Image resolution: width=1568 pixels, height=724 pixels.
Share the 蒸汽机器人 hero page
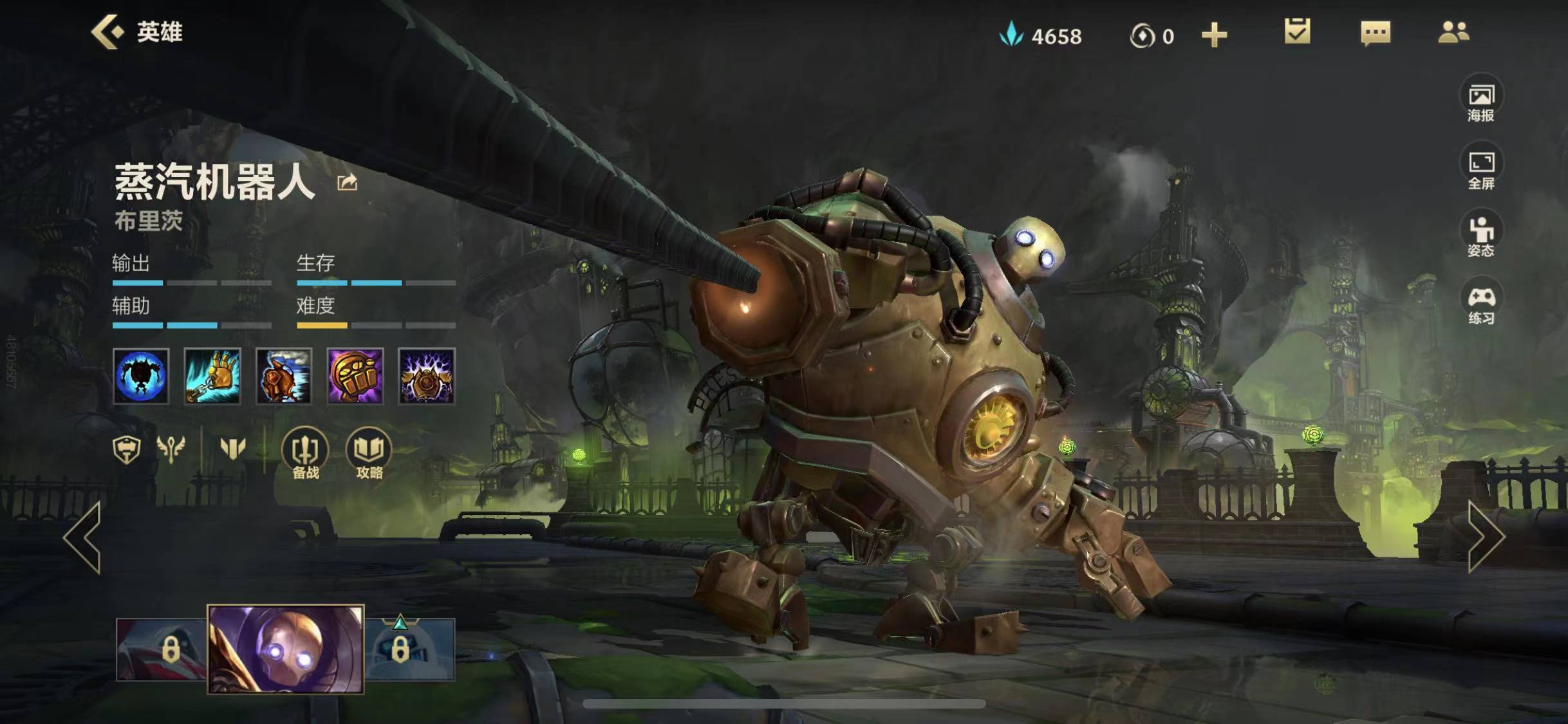[x=347, y=183]
